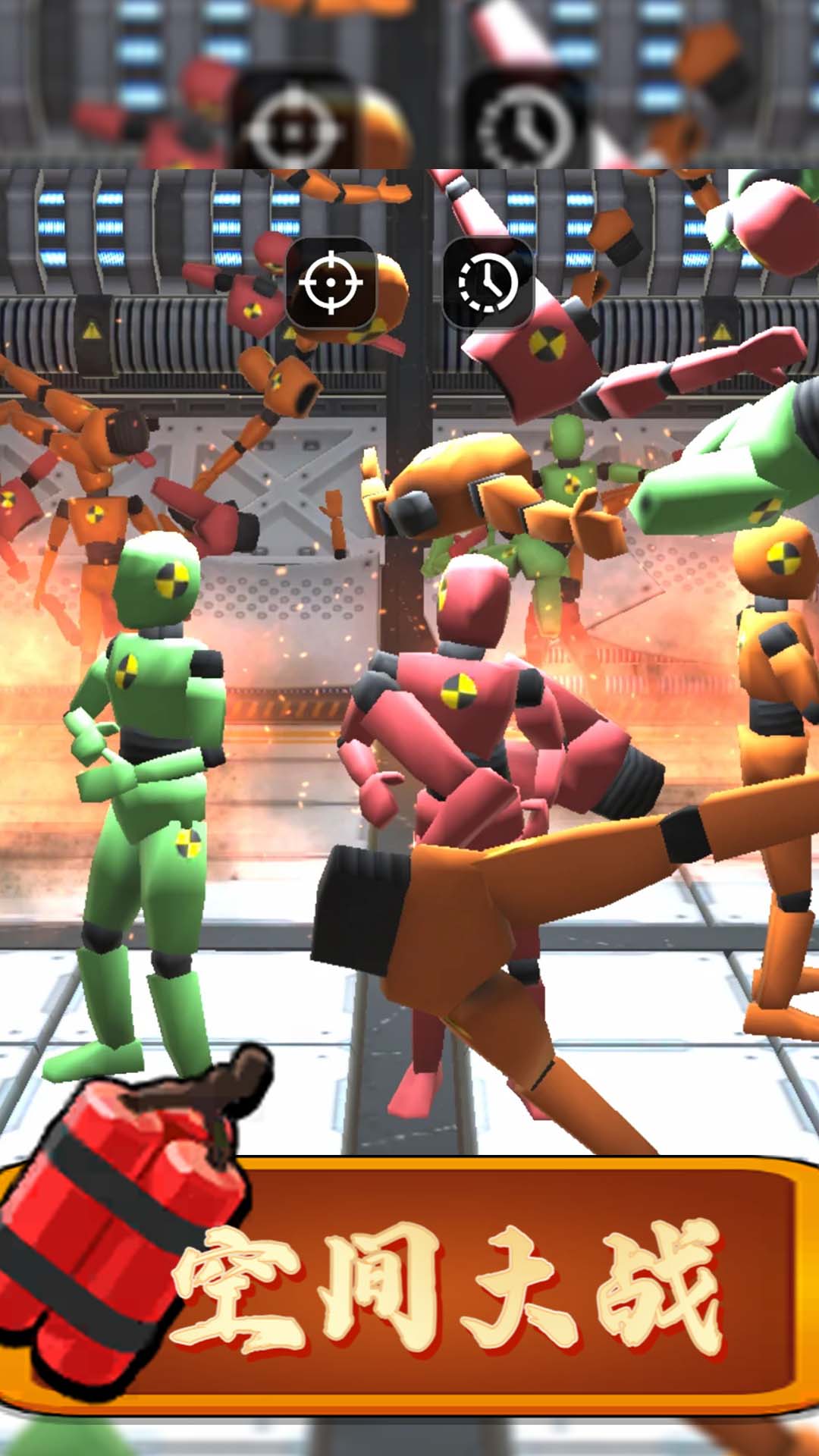Tap the crosshair target icon
Screen dimensions: 819x1456
click(x=331, y=282)
